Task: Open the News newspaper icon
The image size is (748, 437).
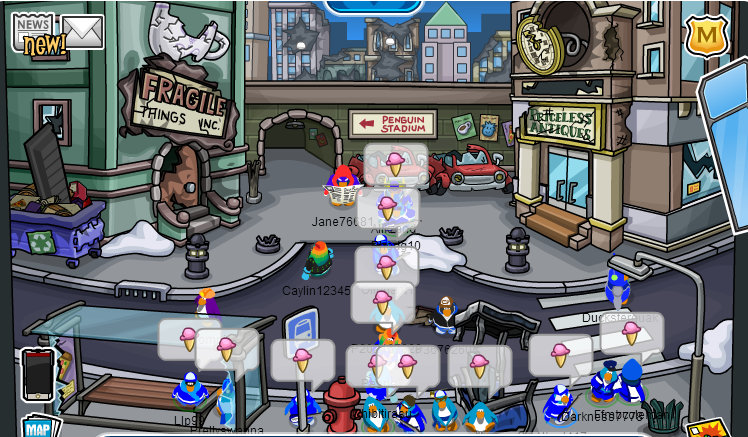Action: [34, 30]
